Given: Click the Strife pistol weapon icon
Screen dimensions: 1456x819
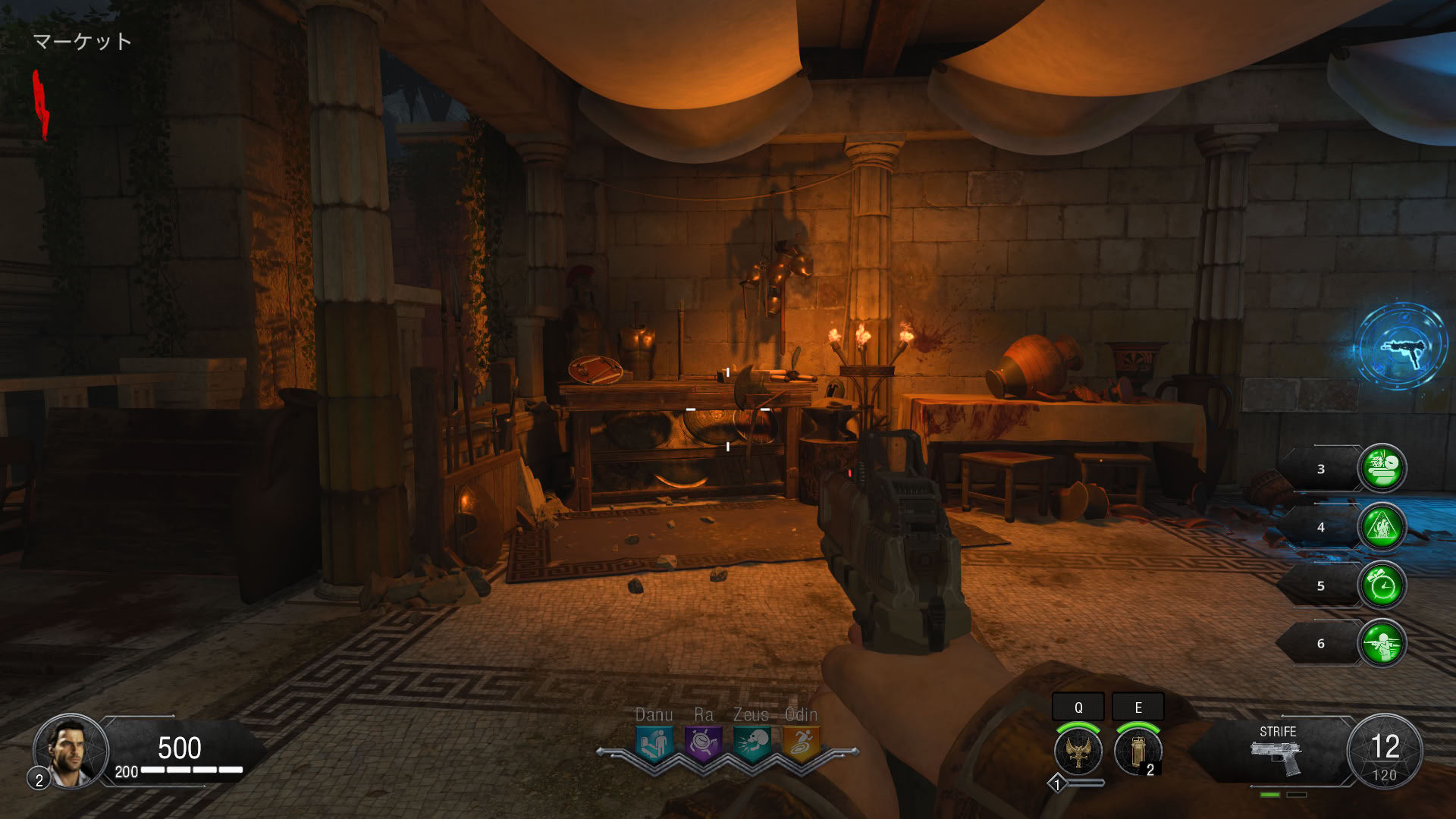Looking at the screenshot, I should coord(1277,757).
